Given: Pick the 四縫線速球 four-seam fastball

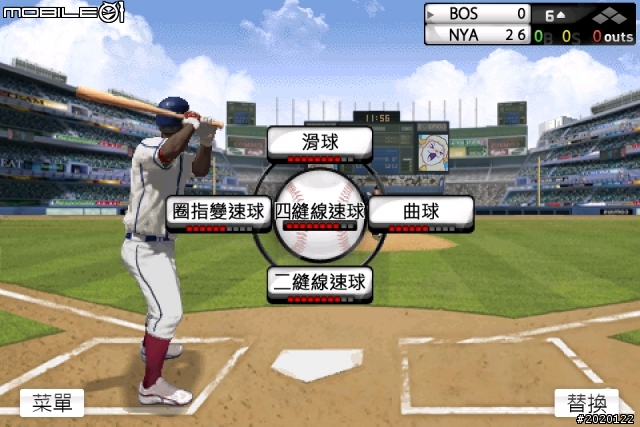Looking at the screenshot, I should point(320,212).
